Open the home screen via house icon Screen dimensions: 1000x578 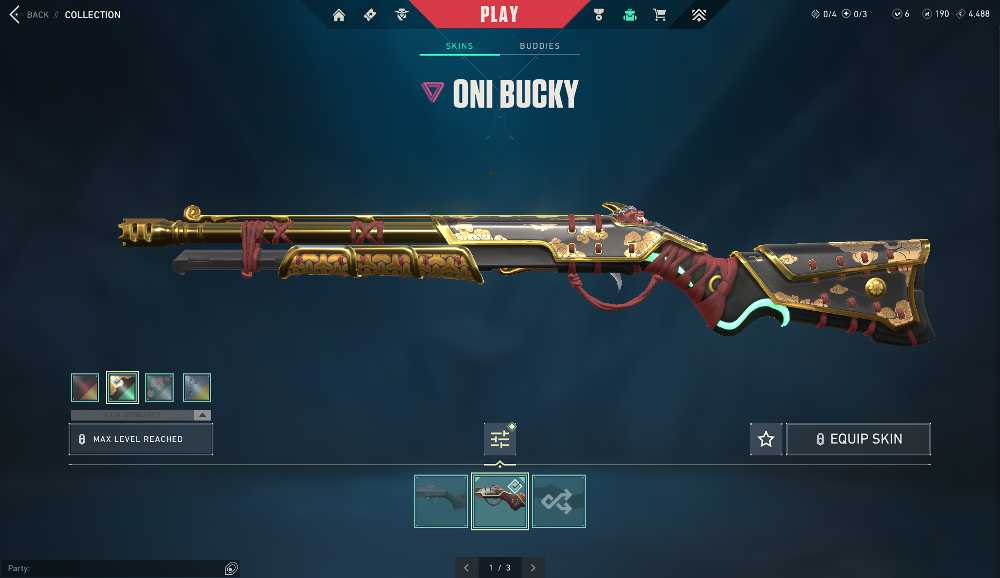pos(339,15)
